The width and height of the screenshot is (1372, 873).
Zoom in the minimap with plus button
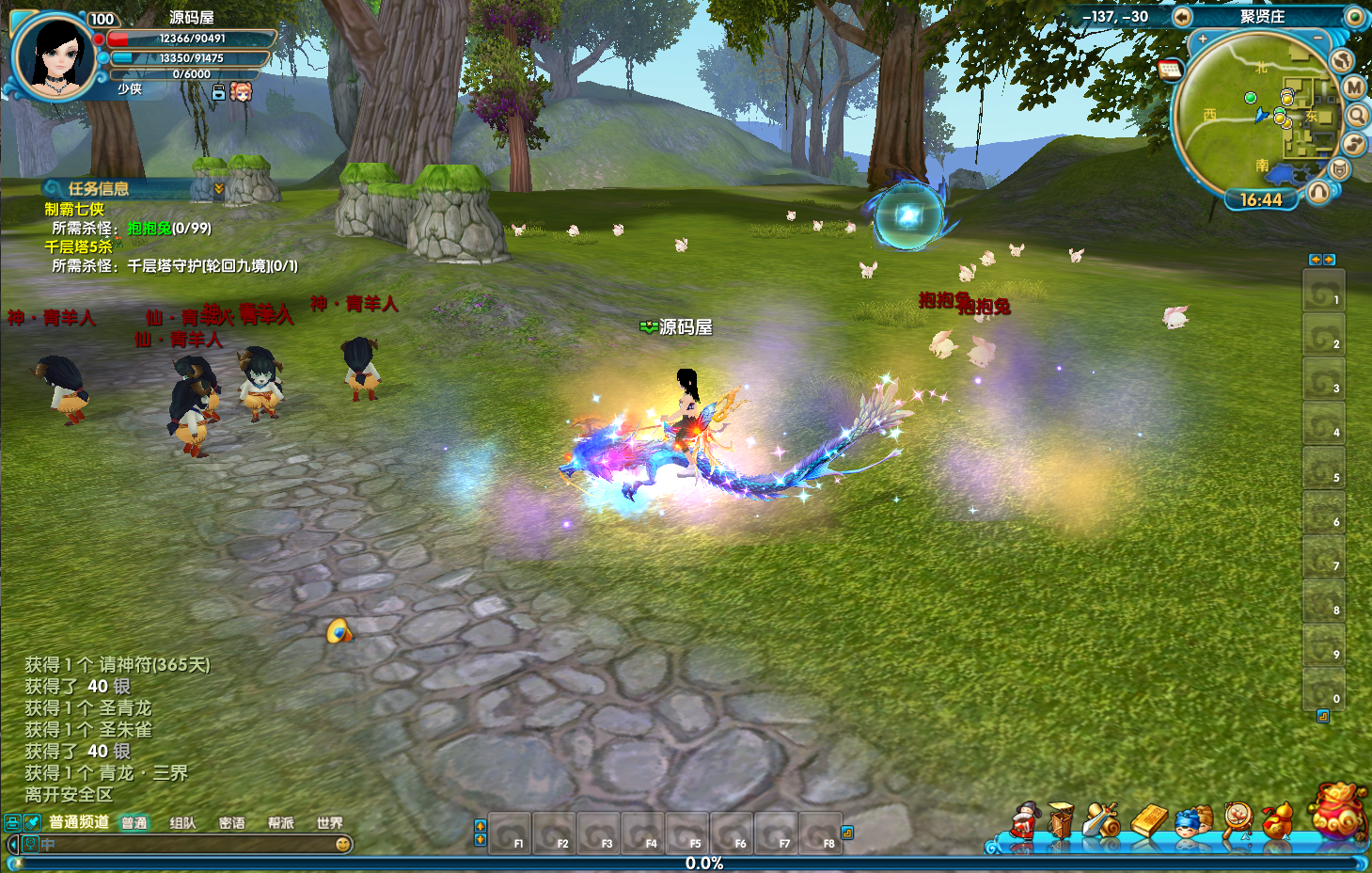[x=1203, y=40]
